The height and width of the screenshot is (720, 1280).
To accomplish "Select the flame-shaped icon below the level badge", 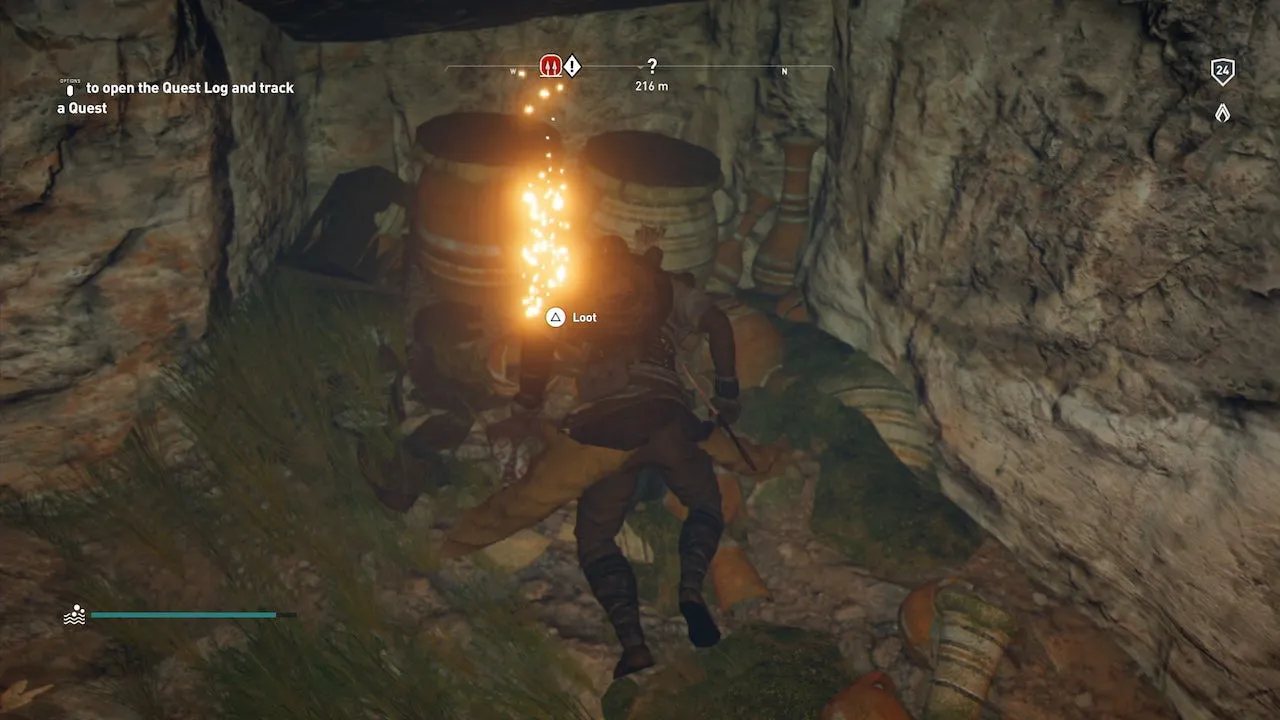I will 1222,113.
